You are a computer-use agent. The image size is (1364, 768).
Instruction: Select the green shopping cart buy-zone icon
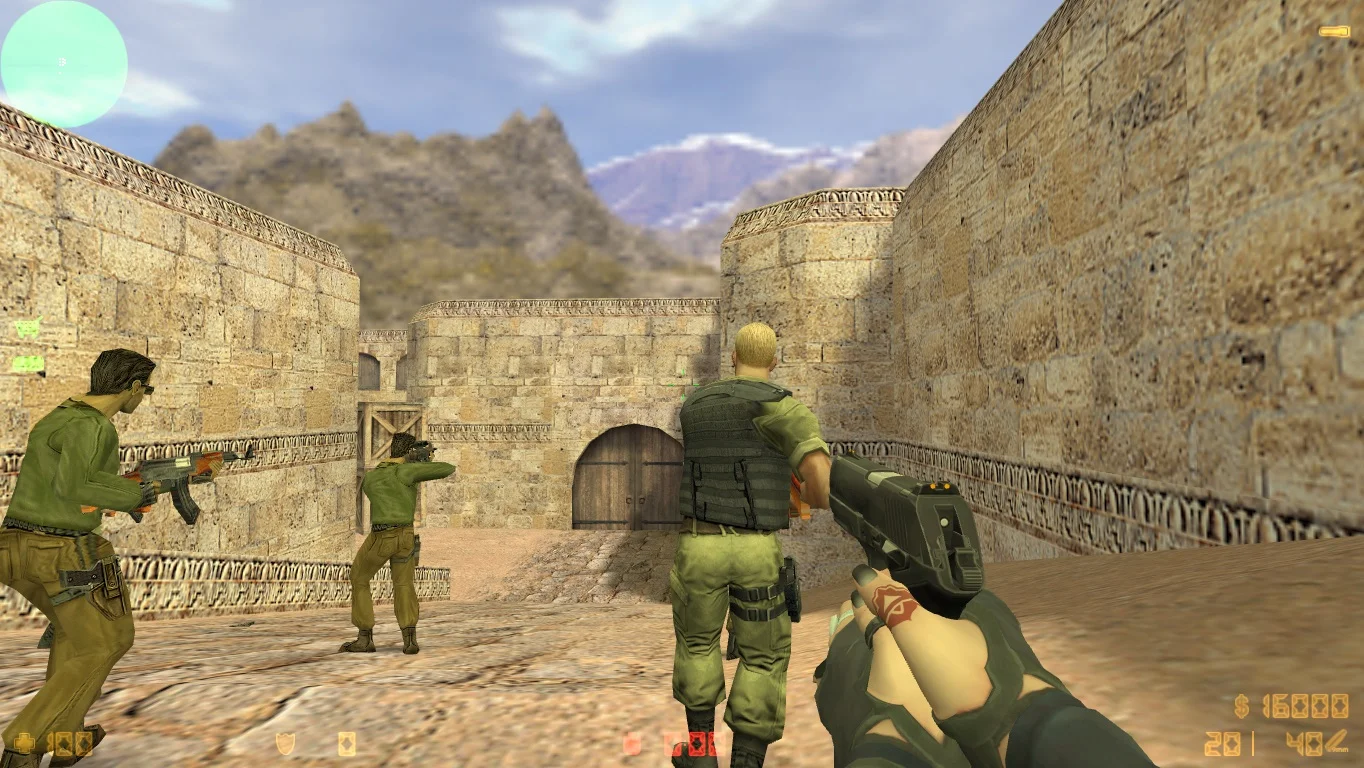(x=27, y=329)
